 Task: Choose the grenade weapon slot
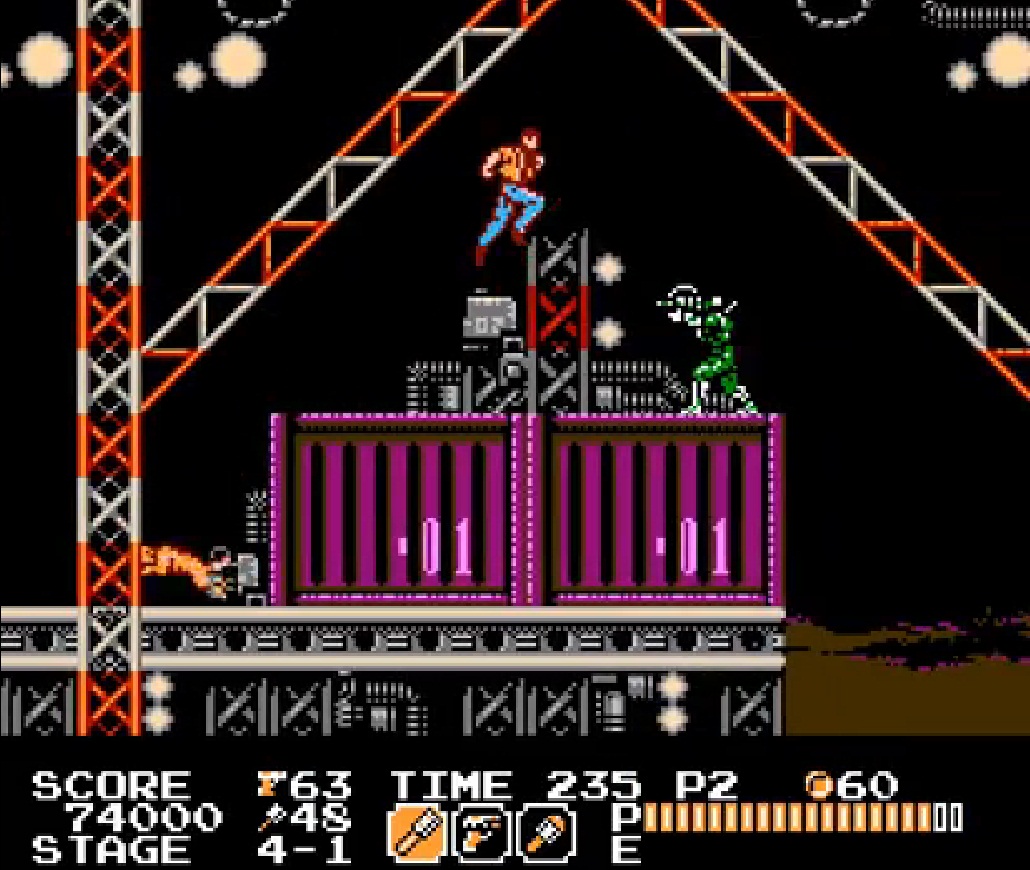[548, 833]
